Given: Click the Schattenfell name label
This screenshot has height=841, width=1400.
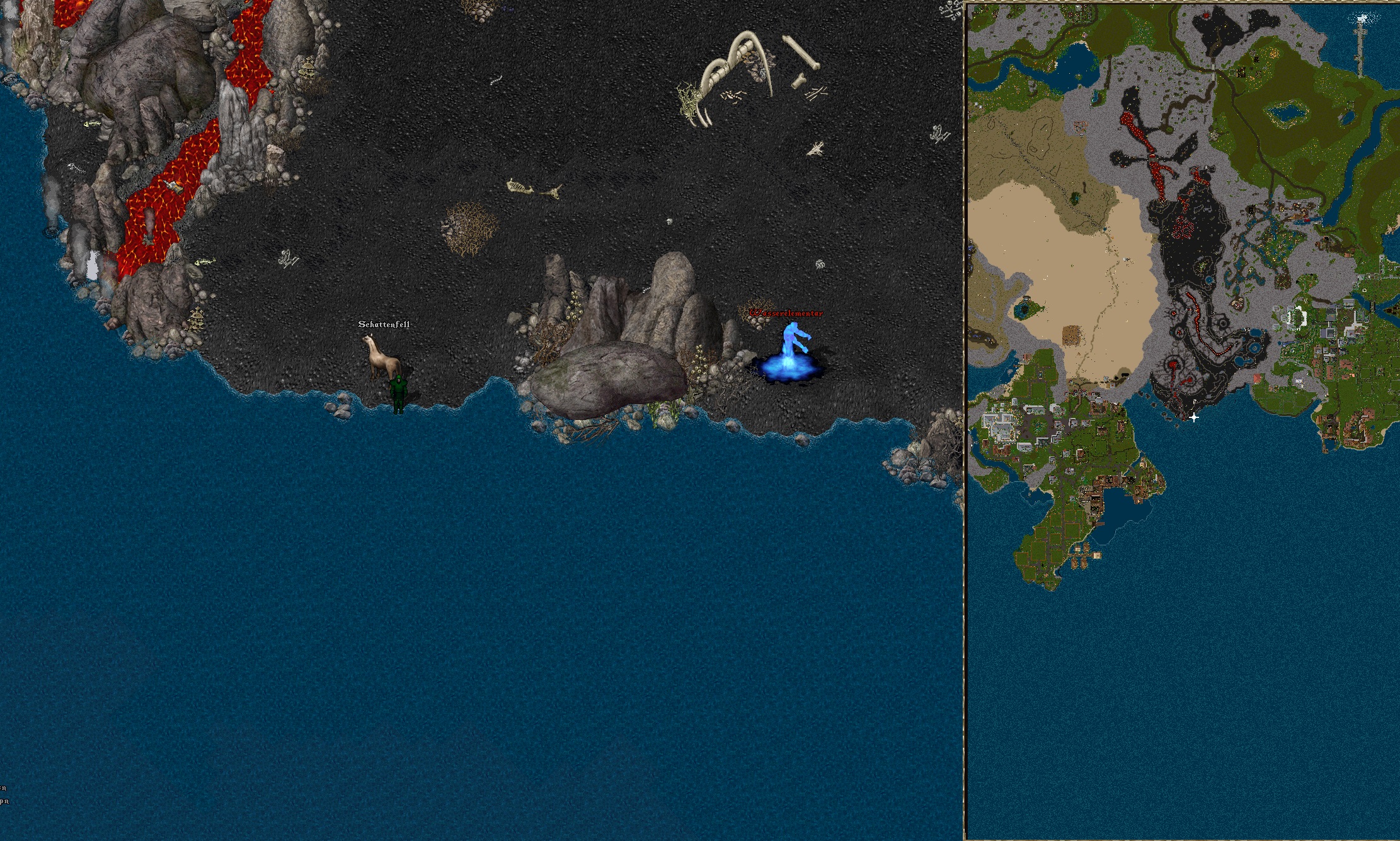Looking at the screenshot, I should pyautogui.click(x=384, y=325).
